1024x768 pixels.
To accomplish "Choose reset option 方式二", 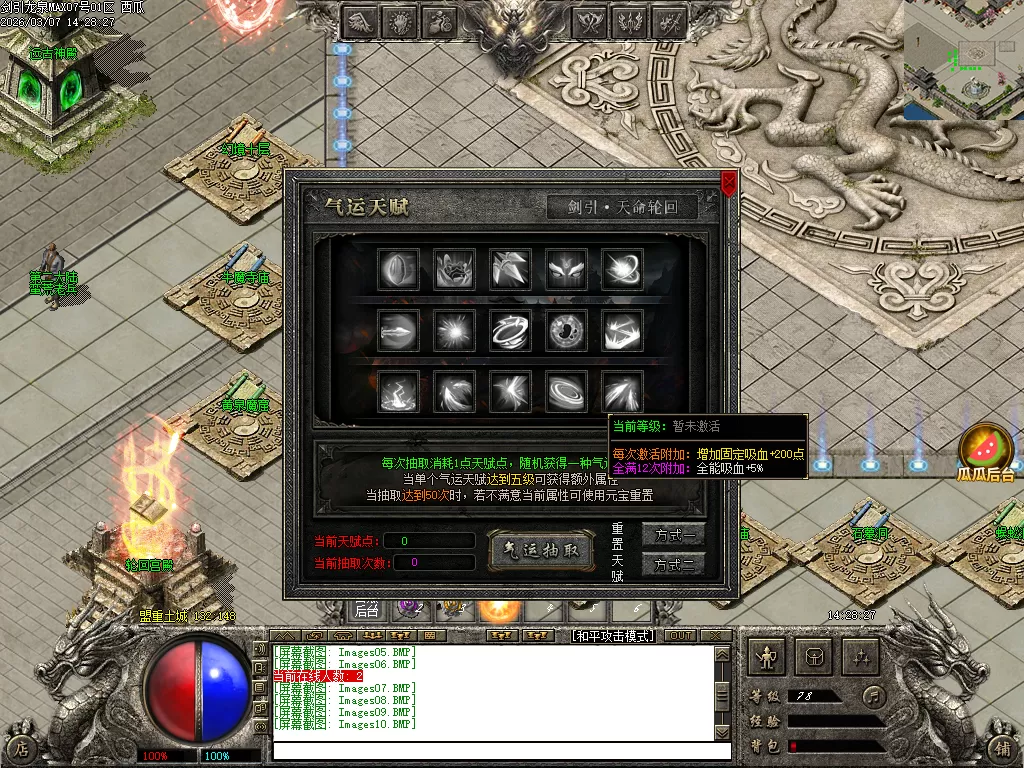I will click(x=673, y=565).
